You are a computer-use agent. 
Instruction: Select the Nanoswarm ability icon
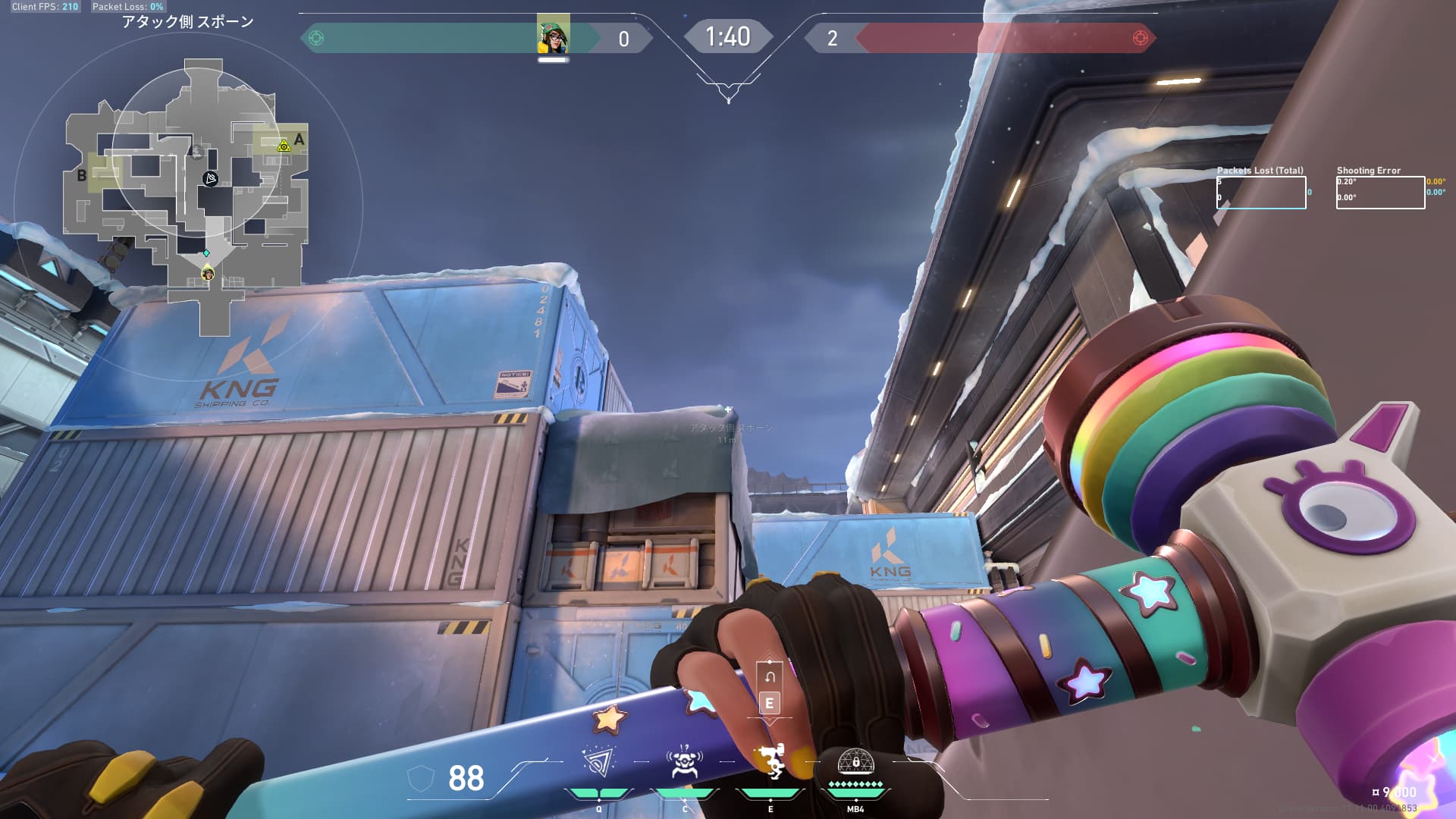[598, 762]
